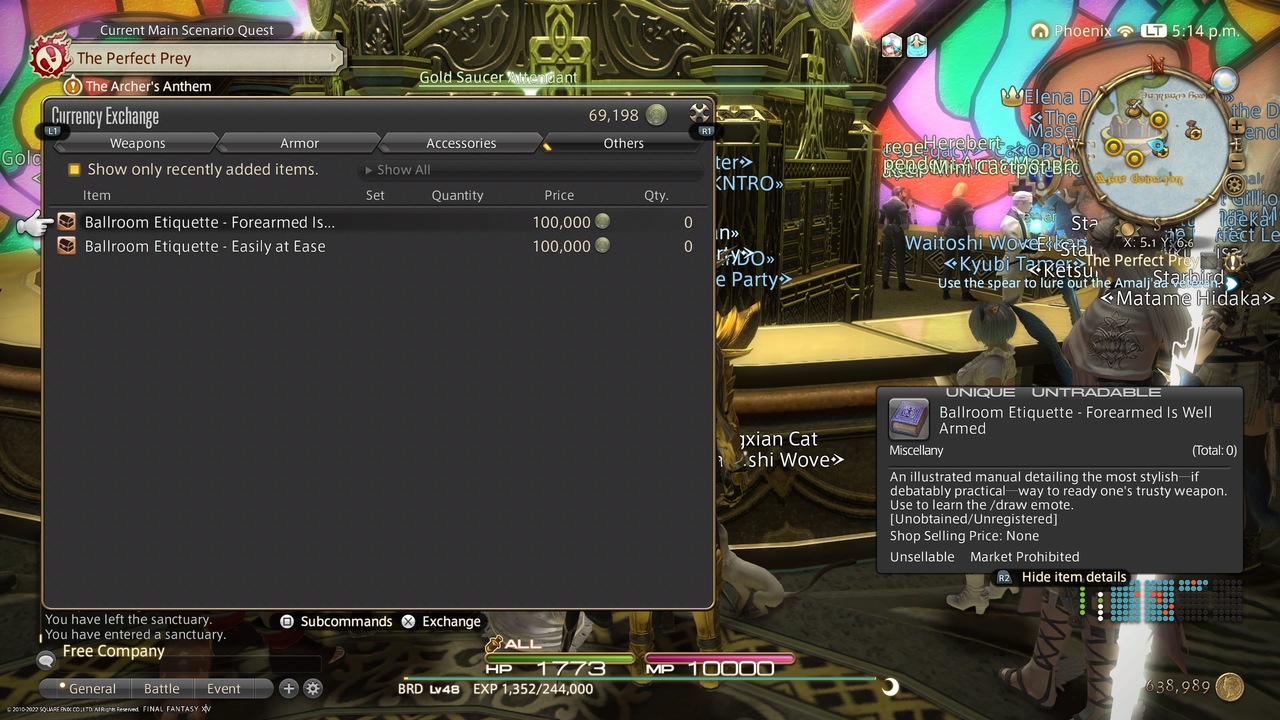Open the Subcommands menu
Viewport: 1280px width, 720px height.
click(345, 621)
